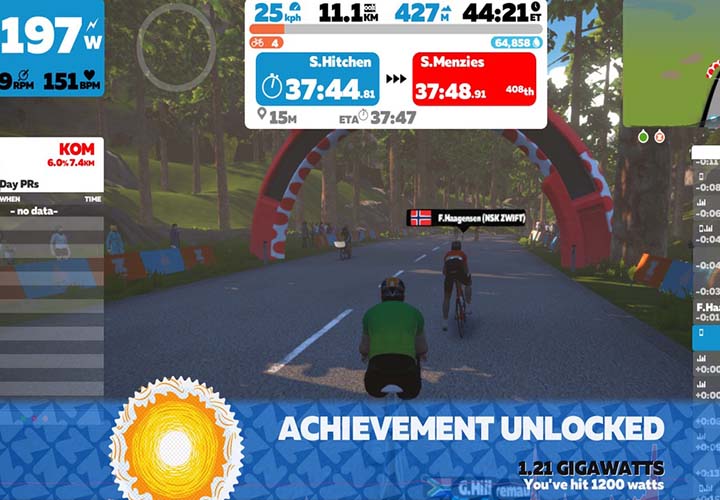Click the minimap in the corner
The height and width of the screenshot is (500, 720).
tap(671, 62)
